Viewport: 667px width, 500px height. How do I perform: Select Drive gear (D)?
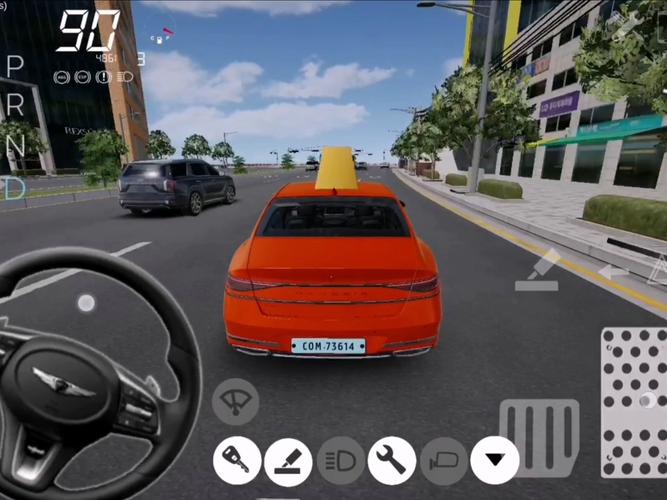[x=15, y=187]
